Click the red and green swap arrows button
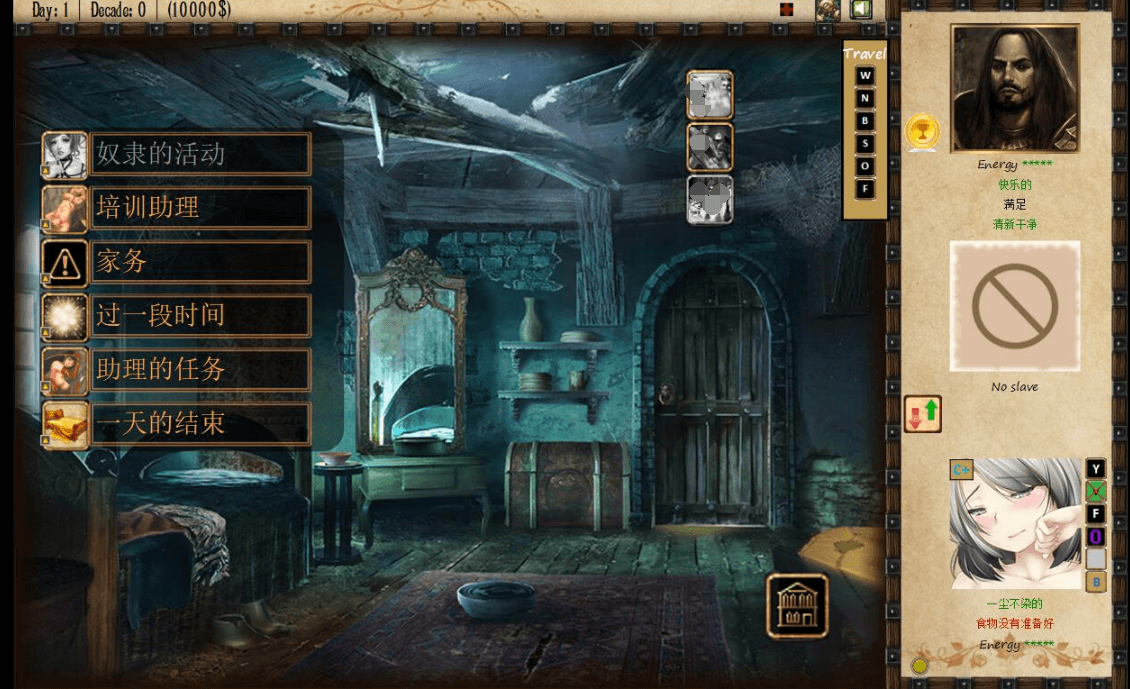 point(922,414)
